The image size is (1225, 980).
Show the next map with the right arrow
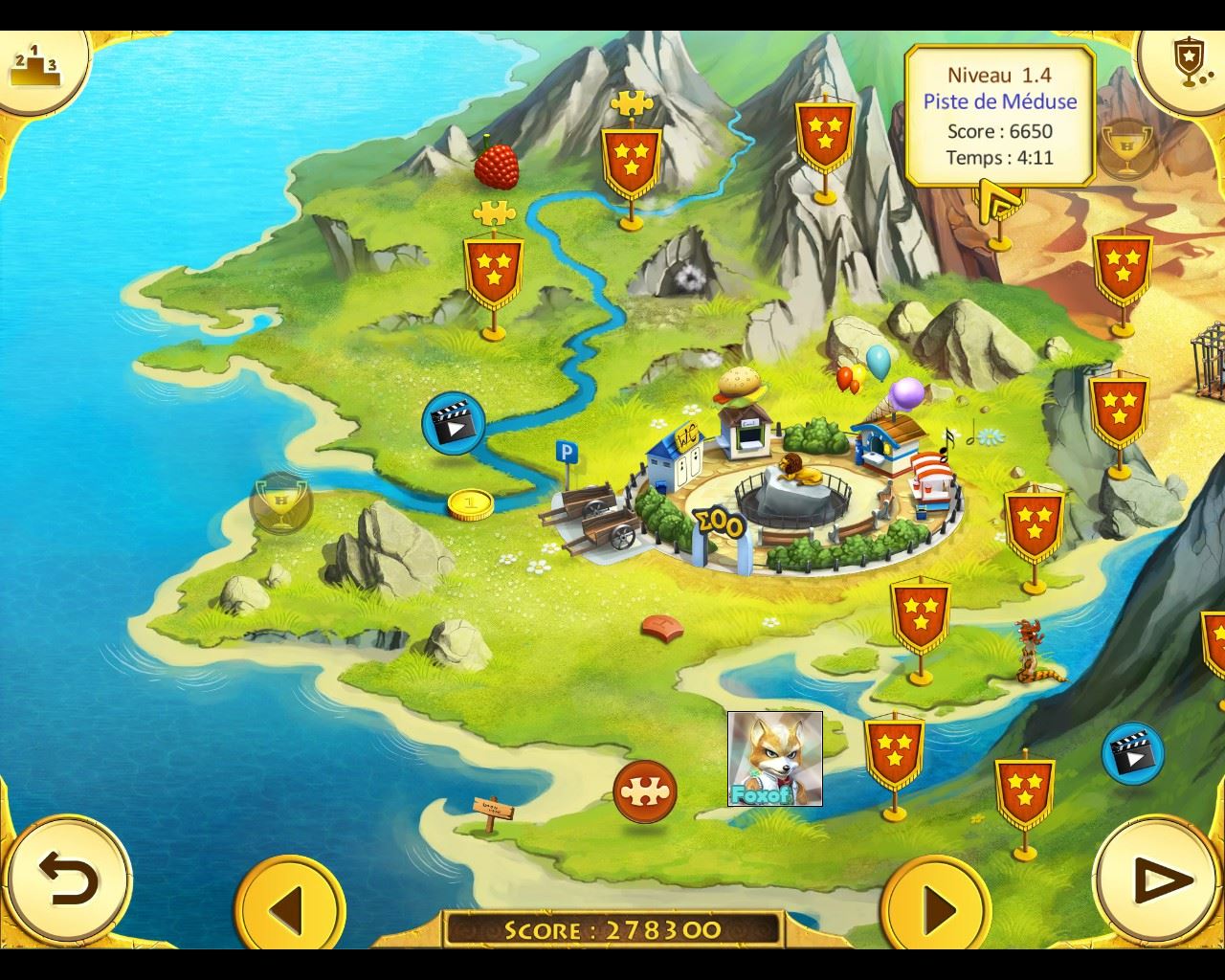click(935, 905)
